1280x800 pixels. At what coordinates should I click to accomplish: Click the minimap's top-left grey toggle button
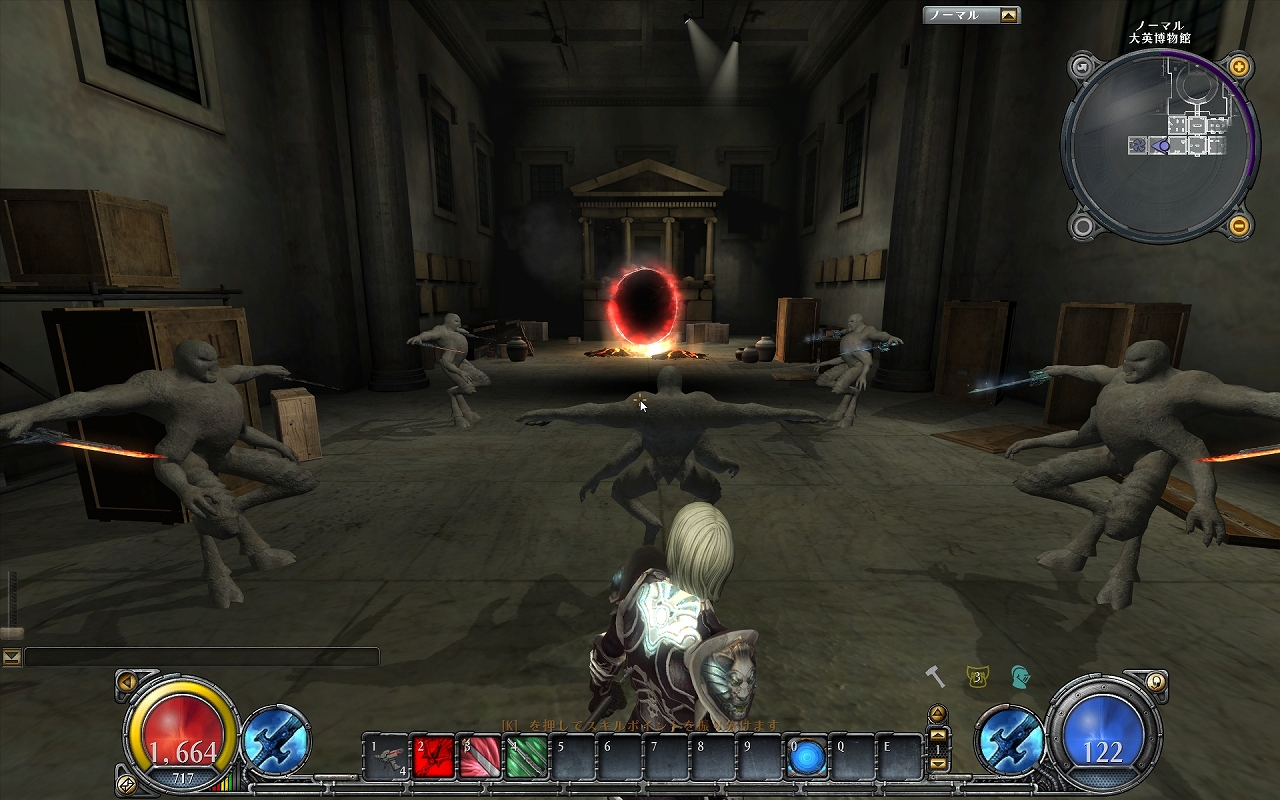click(x=1082, y=68)
